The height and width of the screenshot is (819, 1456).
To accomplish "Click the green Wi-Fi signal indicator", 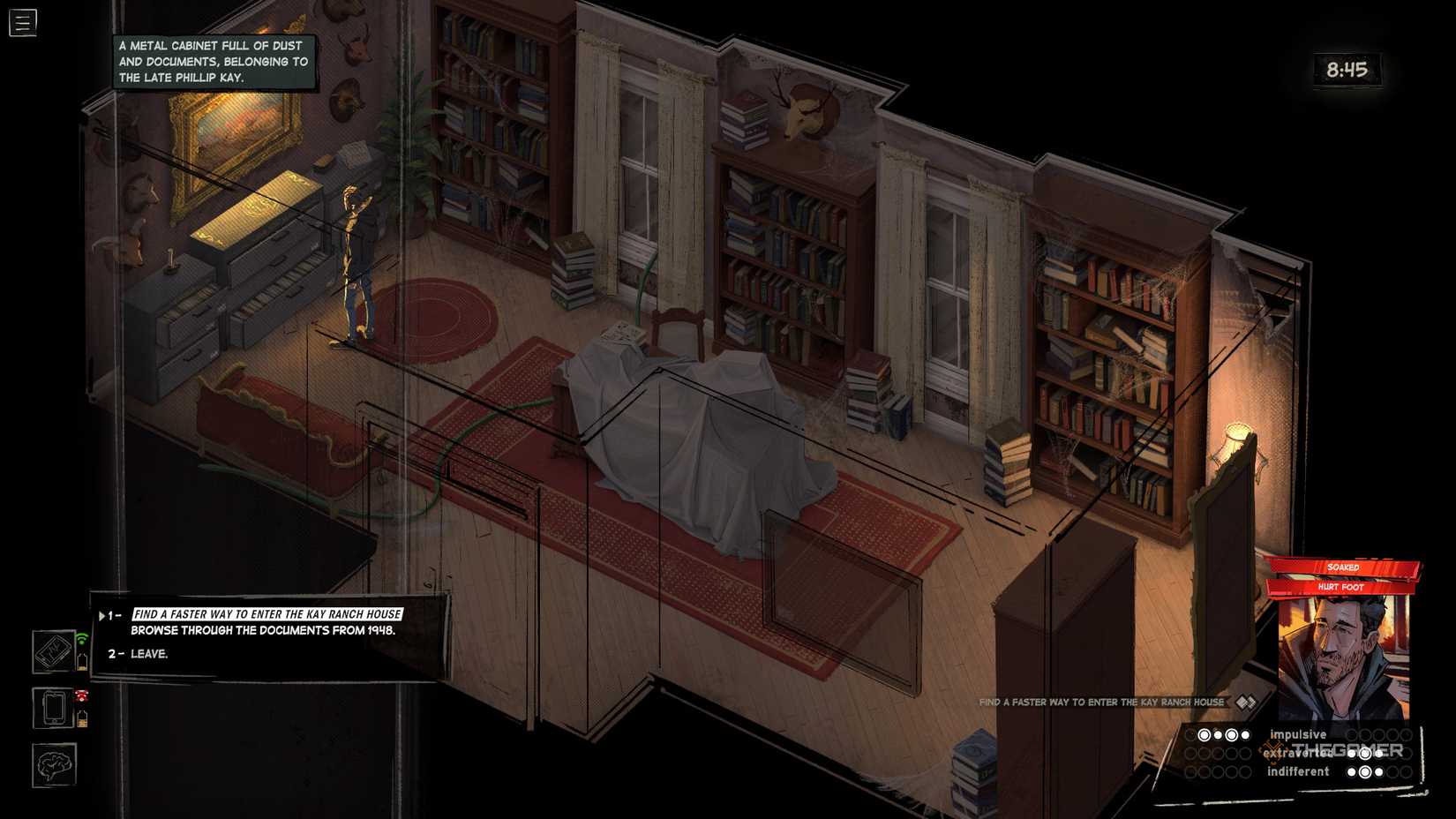I will [82, 639].
